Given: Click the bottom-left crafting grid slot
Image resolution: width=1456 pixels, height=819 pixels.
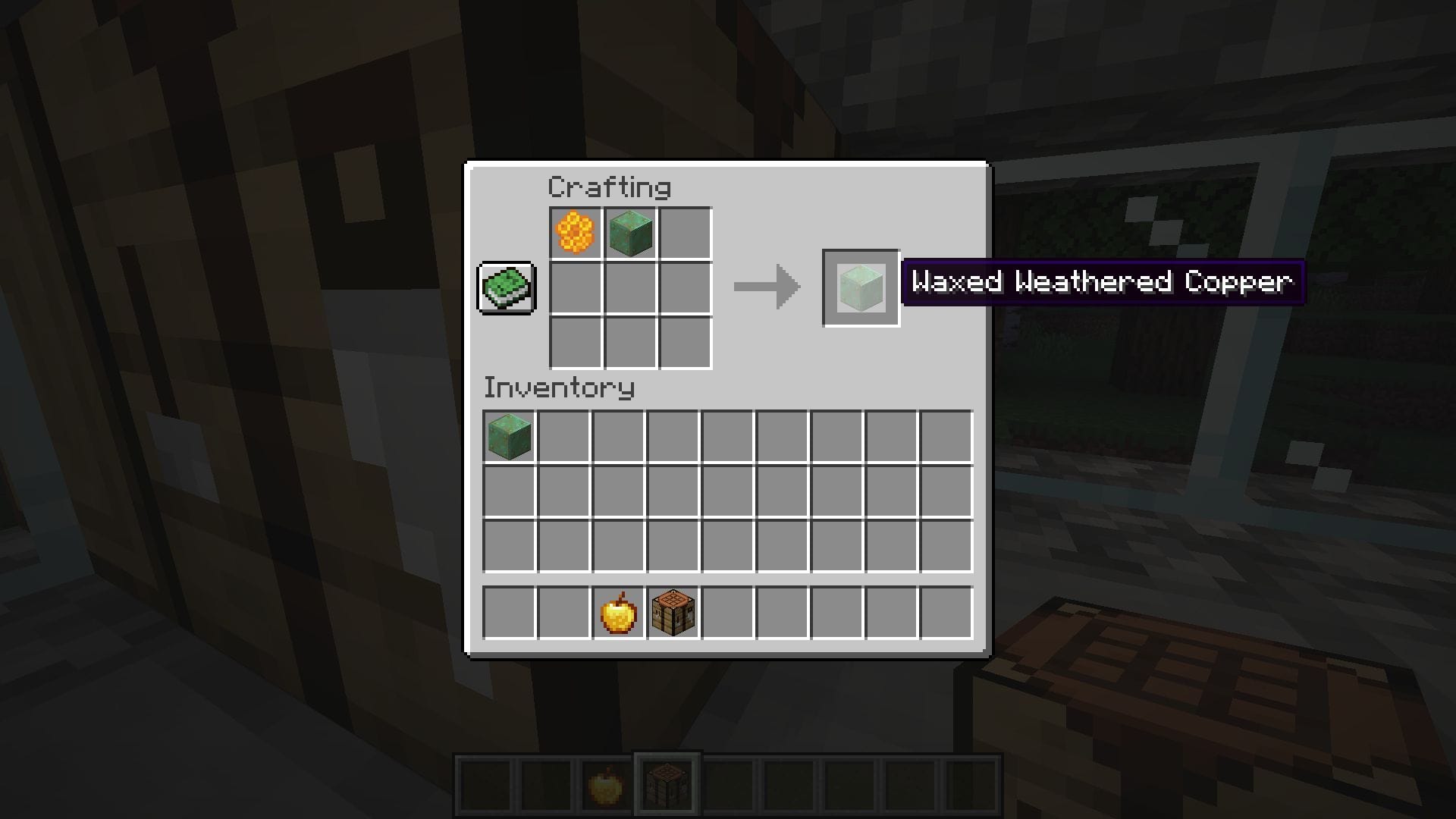Looking at the screenshot, I should pos(575,343).
